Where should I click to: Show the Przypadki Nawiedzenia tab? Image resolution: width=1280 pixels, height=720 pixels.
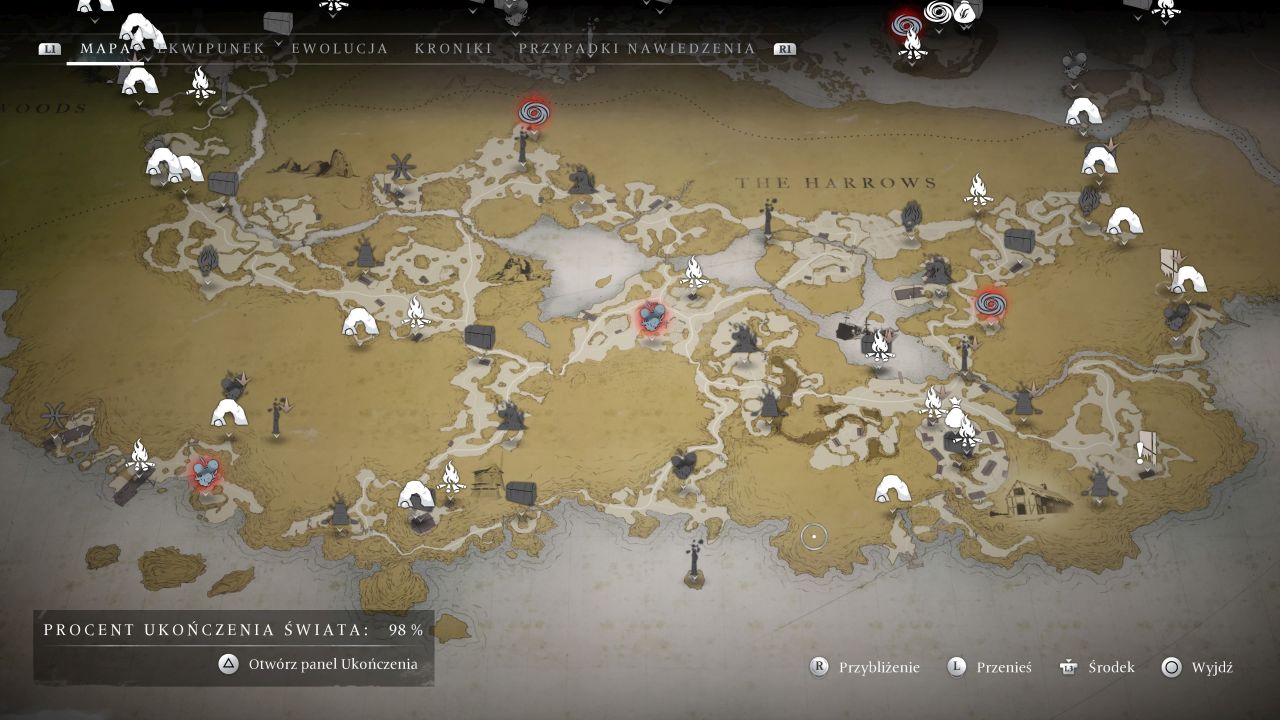(637, 48)
